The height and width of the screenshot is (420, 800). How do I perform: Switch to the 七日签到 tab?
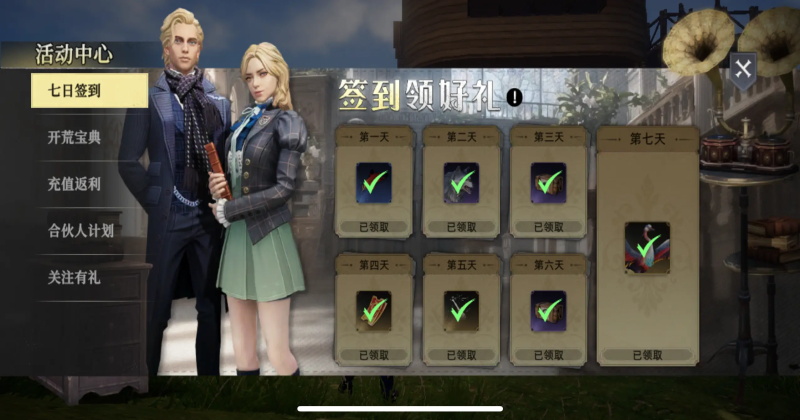(75, 91)
